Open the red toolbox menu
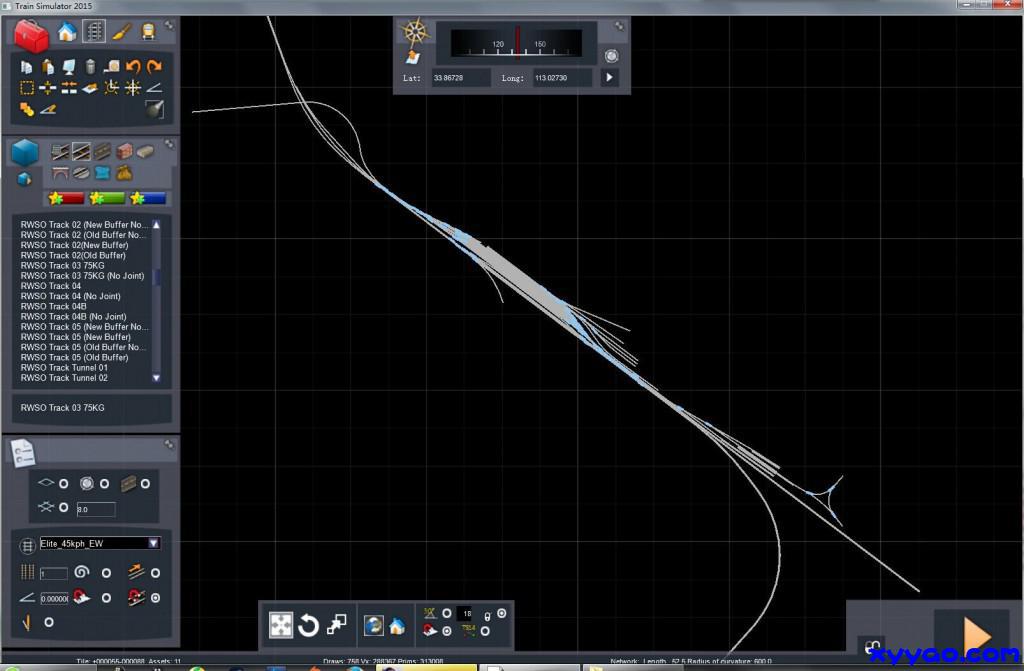This screenshot has height=671, width=1024. click(x=32, y=36)
